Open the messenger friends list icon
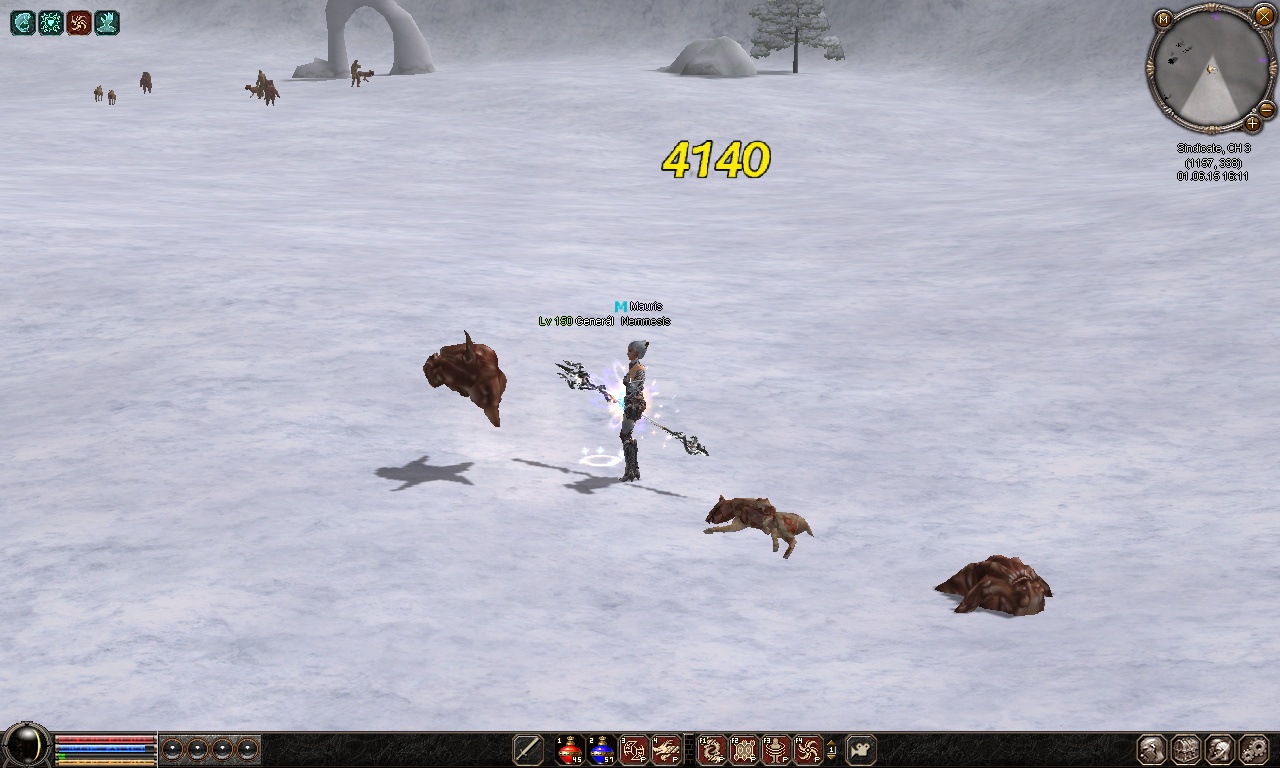The image size is (1280, 768). click(1220, 749)
